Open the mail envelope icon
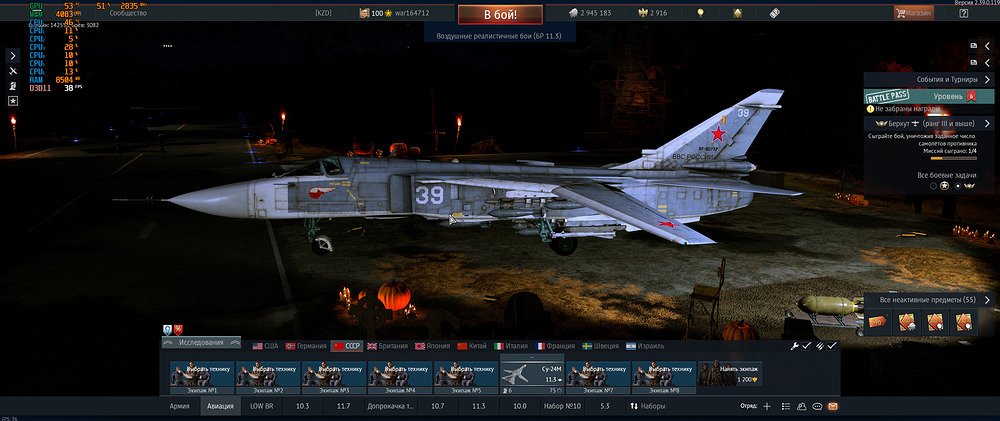The height and width of the screenshot is (421, 1000). point(832,407)
